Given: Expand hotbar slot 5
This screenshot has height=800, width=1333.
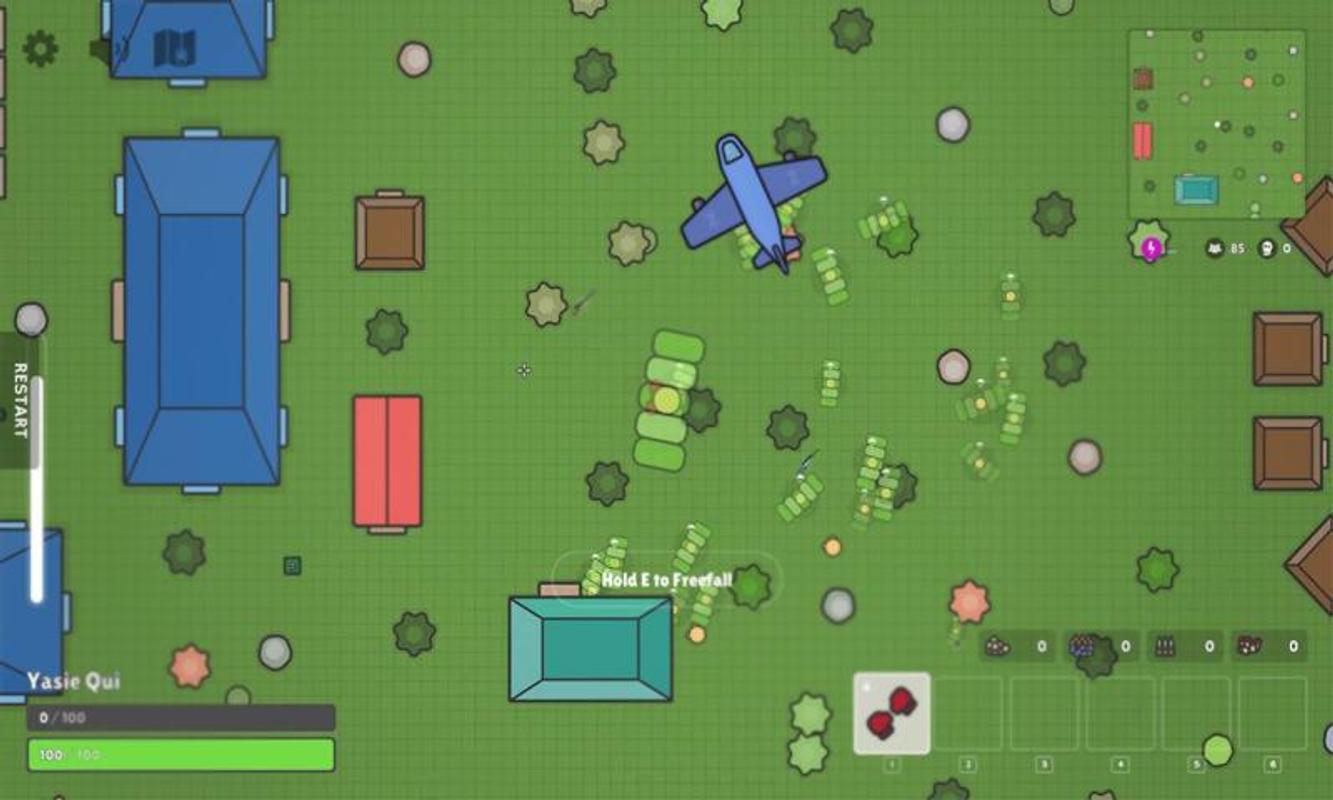Looking at the screenshot, I should (x=1194, y=712).
